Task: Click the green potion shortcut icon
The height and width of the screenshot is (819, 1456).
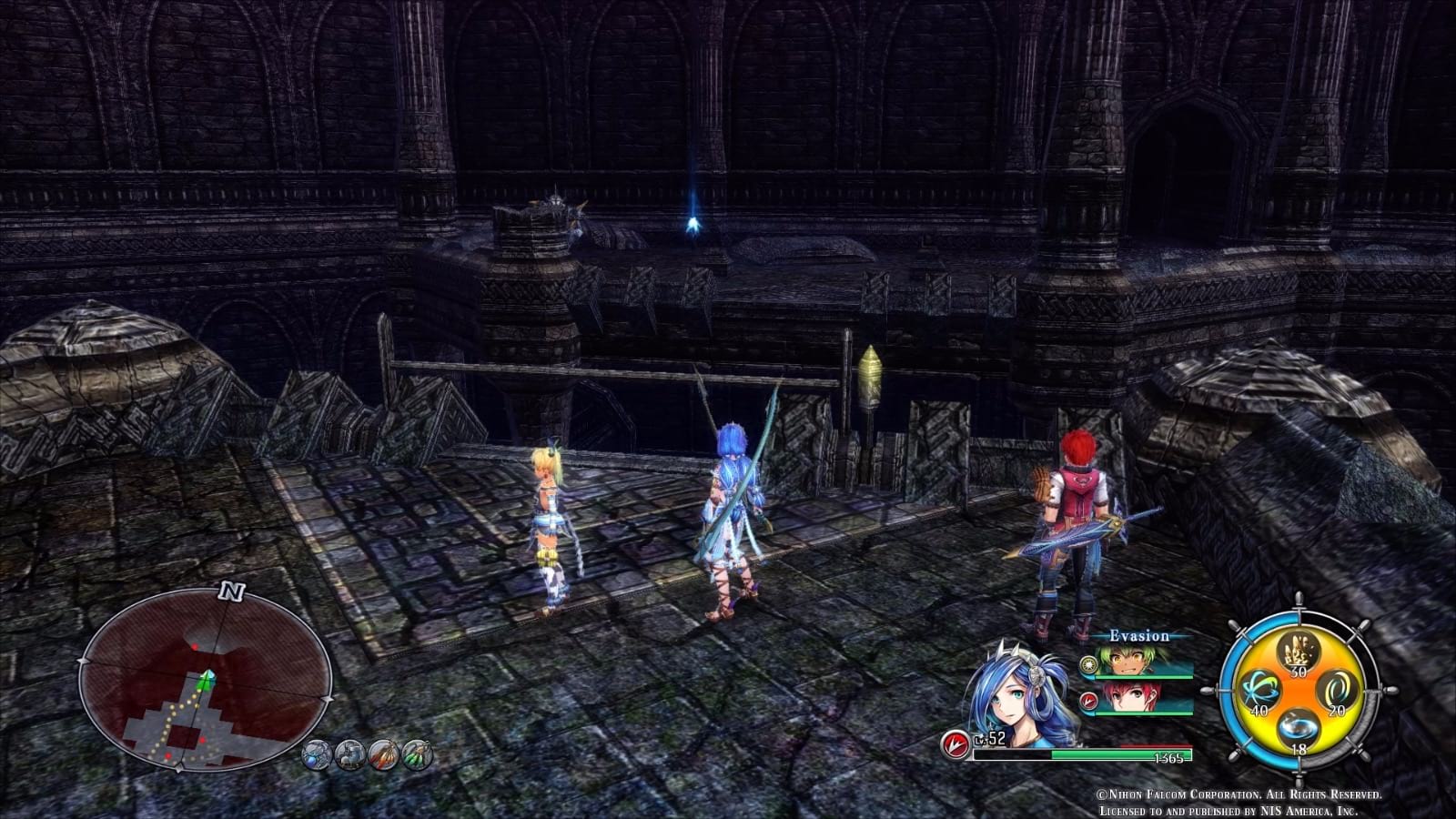Action: [417, 754]
